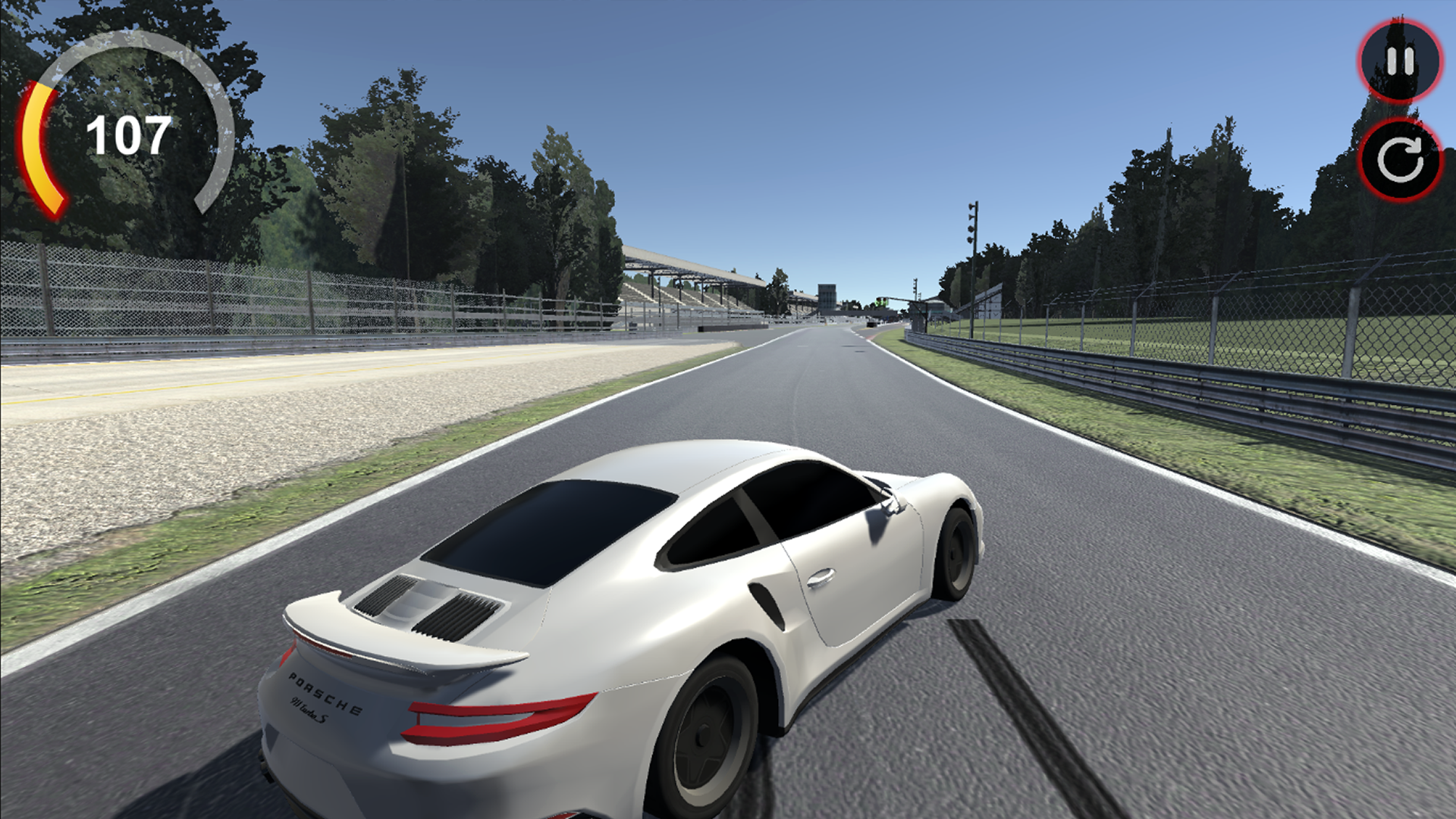Click the speedometer gauge showing 107

point(129,133)
